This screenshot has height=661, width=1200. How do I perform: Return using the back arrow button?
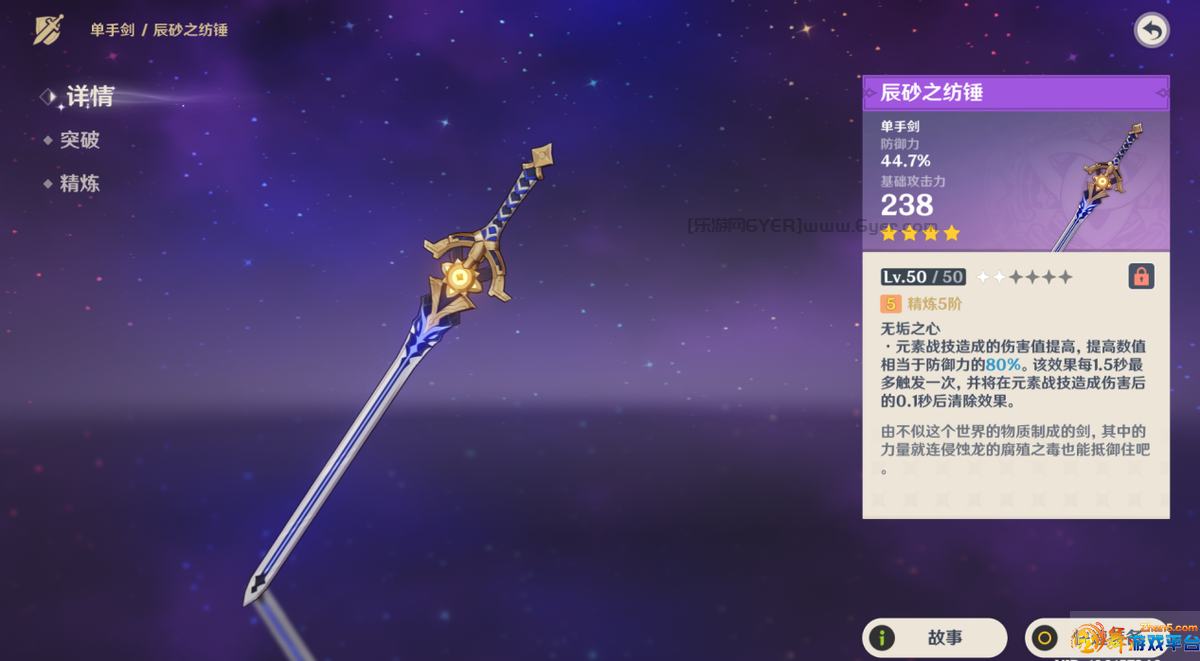pos(1152,31)
